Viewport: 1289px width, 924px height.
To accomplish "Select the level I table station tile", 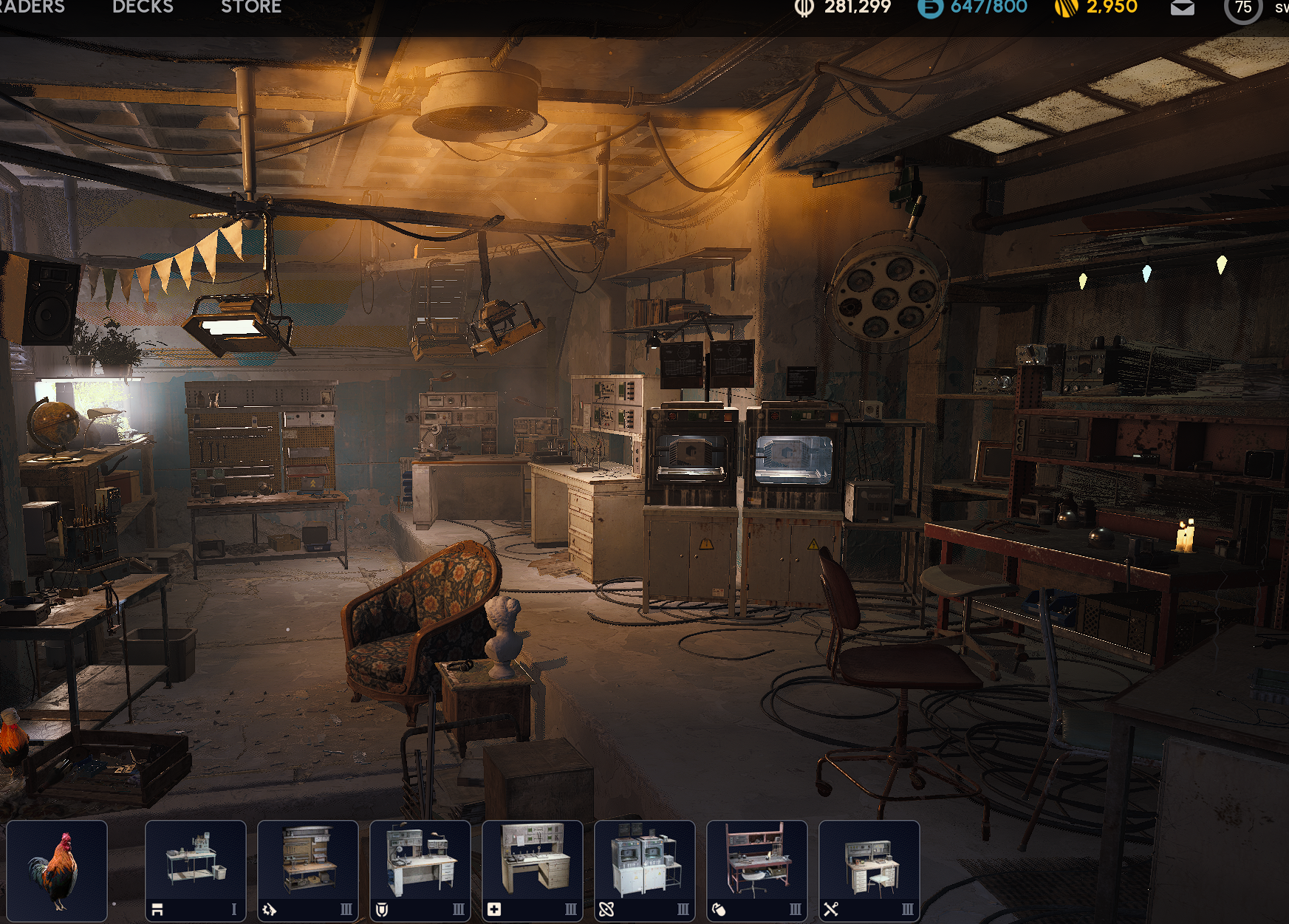I will [196, 870].
